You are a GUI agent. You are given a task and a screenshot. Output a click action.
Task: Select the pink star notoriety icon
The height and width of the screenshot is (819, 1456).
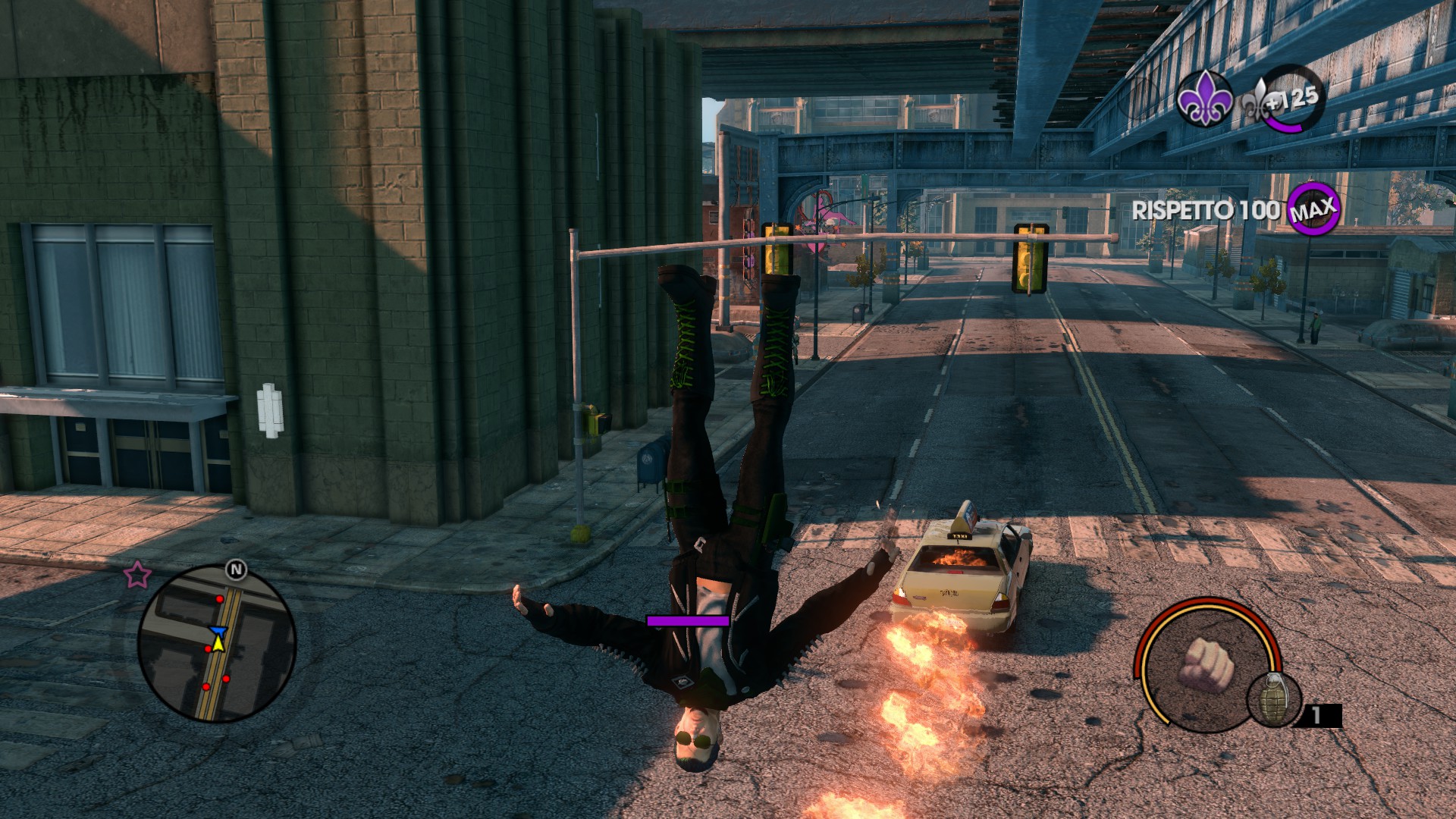pyautogui.click(x=137, y=575)
